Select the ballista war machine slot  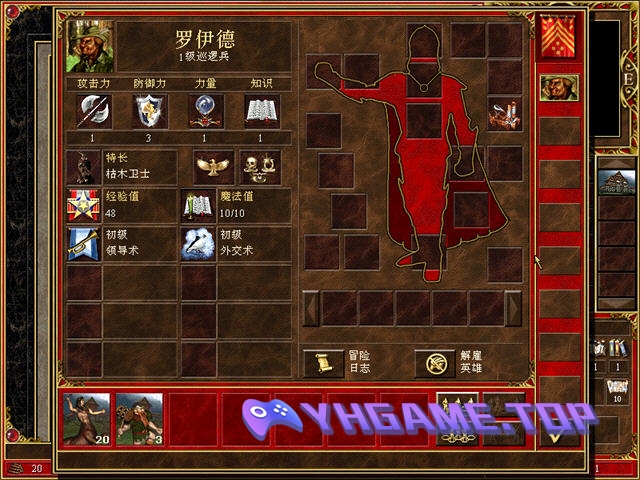(x=504, y=114)
